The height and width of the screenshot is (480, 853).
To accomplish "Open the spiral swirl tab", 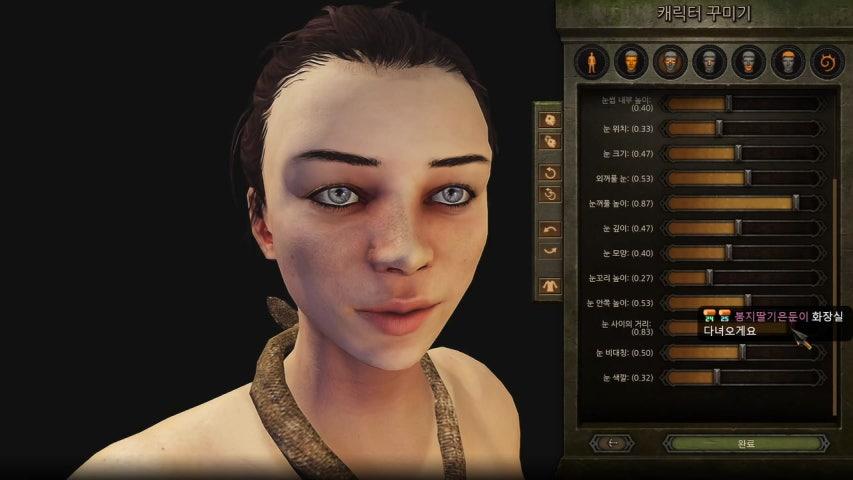I will tap(827, 62).
